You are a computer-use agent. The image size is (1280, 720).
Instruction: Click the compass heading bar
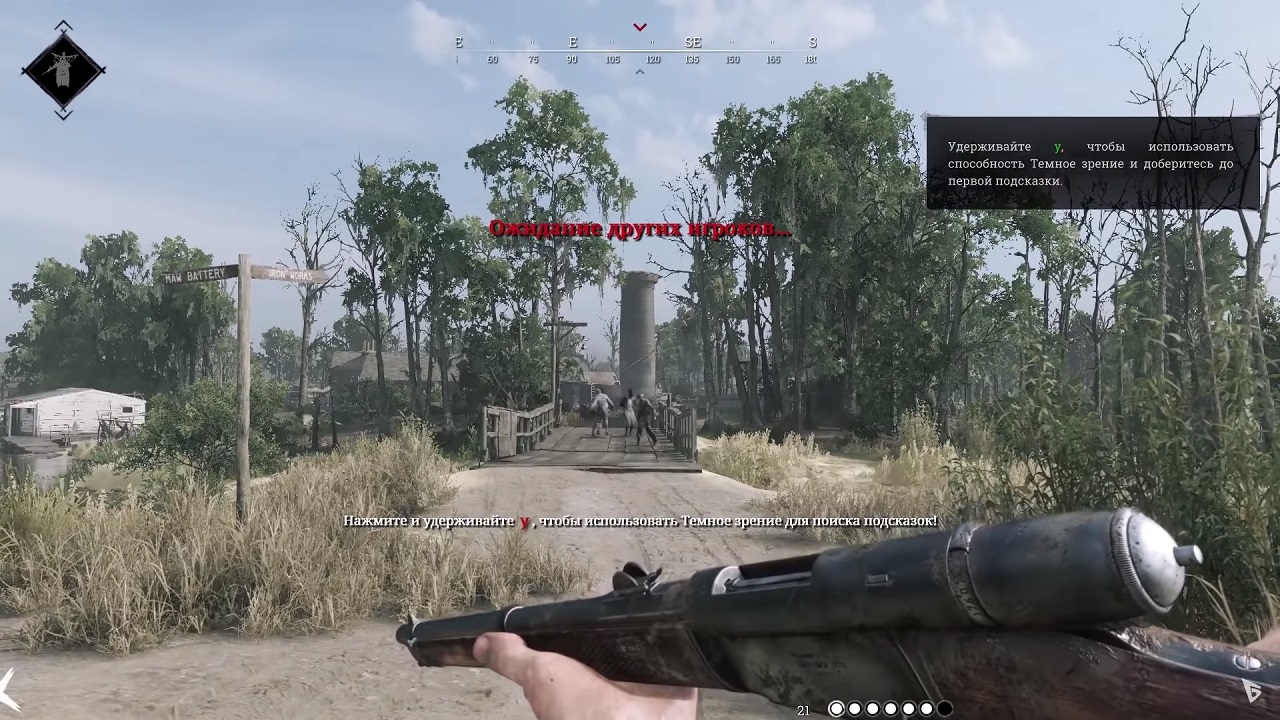636,48
